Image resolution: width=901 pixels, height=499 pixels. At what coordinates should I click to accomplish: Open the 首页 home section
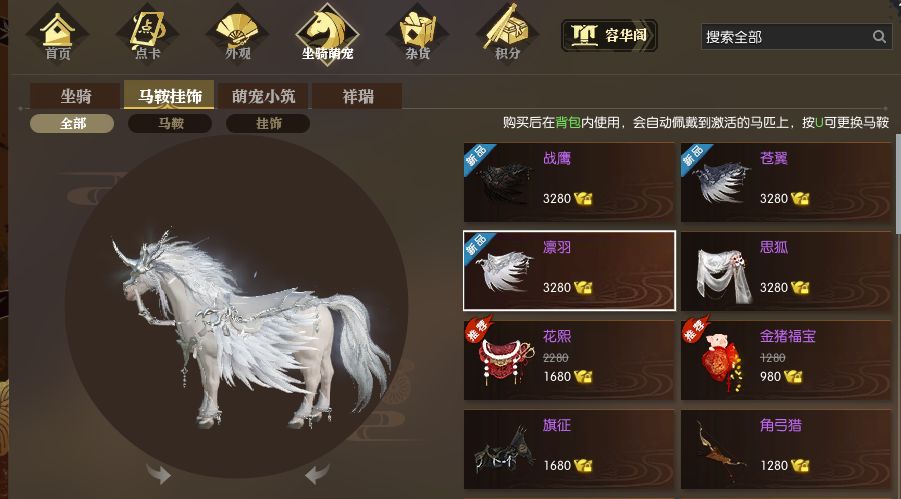point(58,33)
